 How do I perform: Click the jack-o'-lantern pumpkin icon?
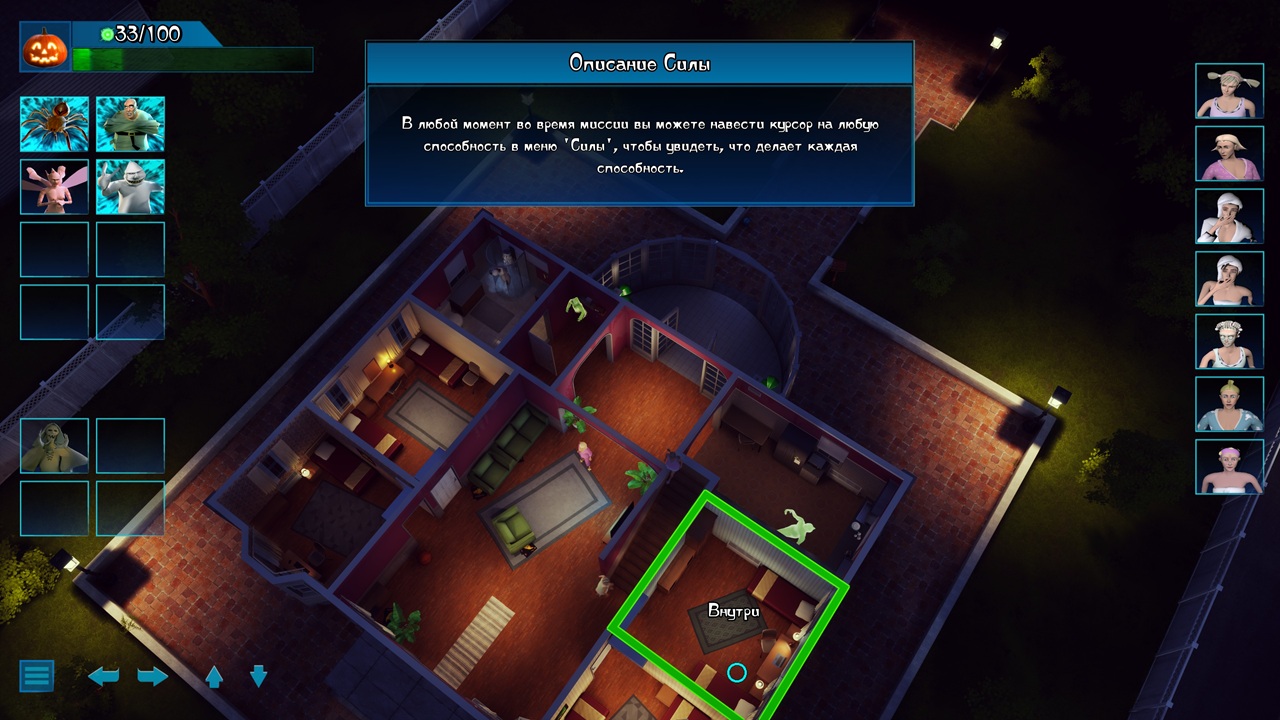click(45, 48)
